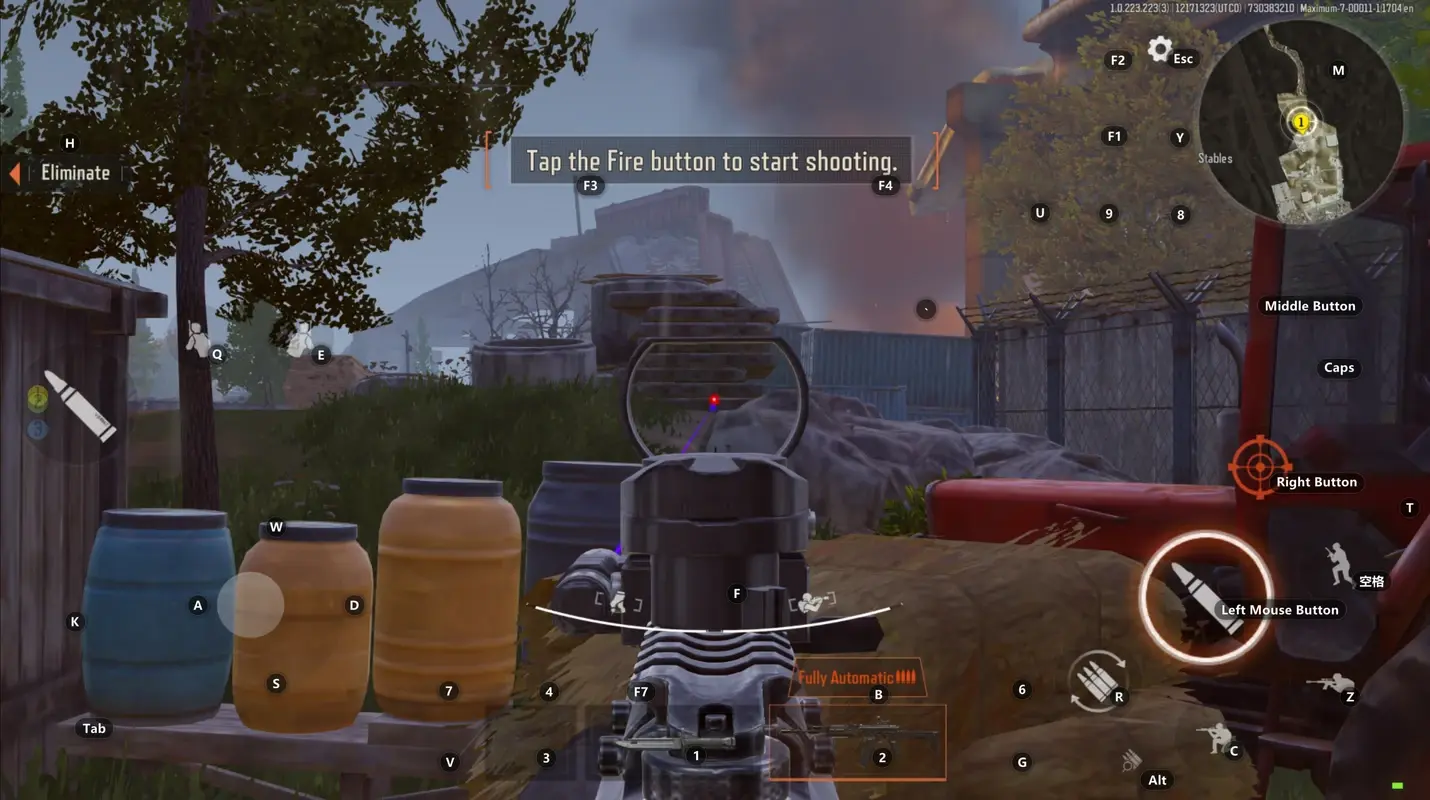The height and width of the screenshot is (800, 1430).
Task: Tap the left peek figure on the weapon arc
Action: coord(617,601)
